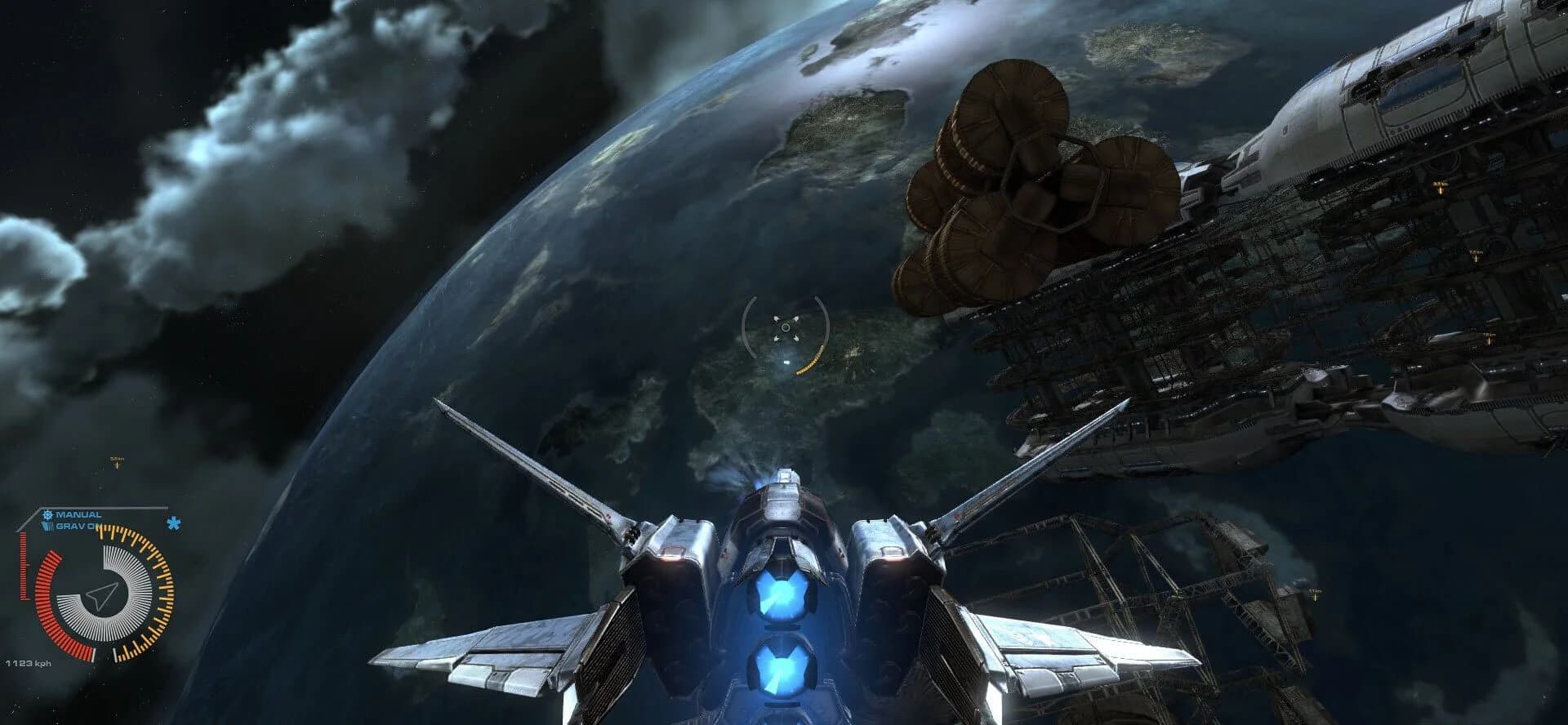Select the upper-left arrow of the crosshair
1568x725 pixels.
777,318
